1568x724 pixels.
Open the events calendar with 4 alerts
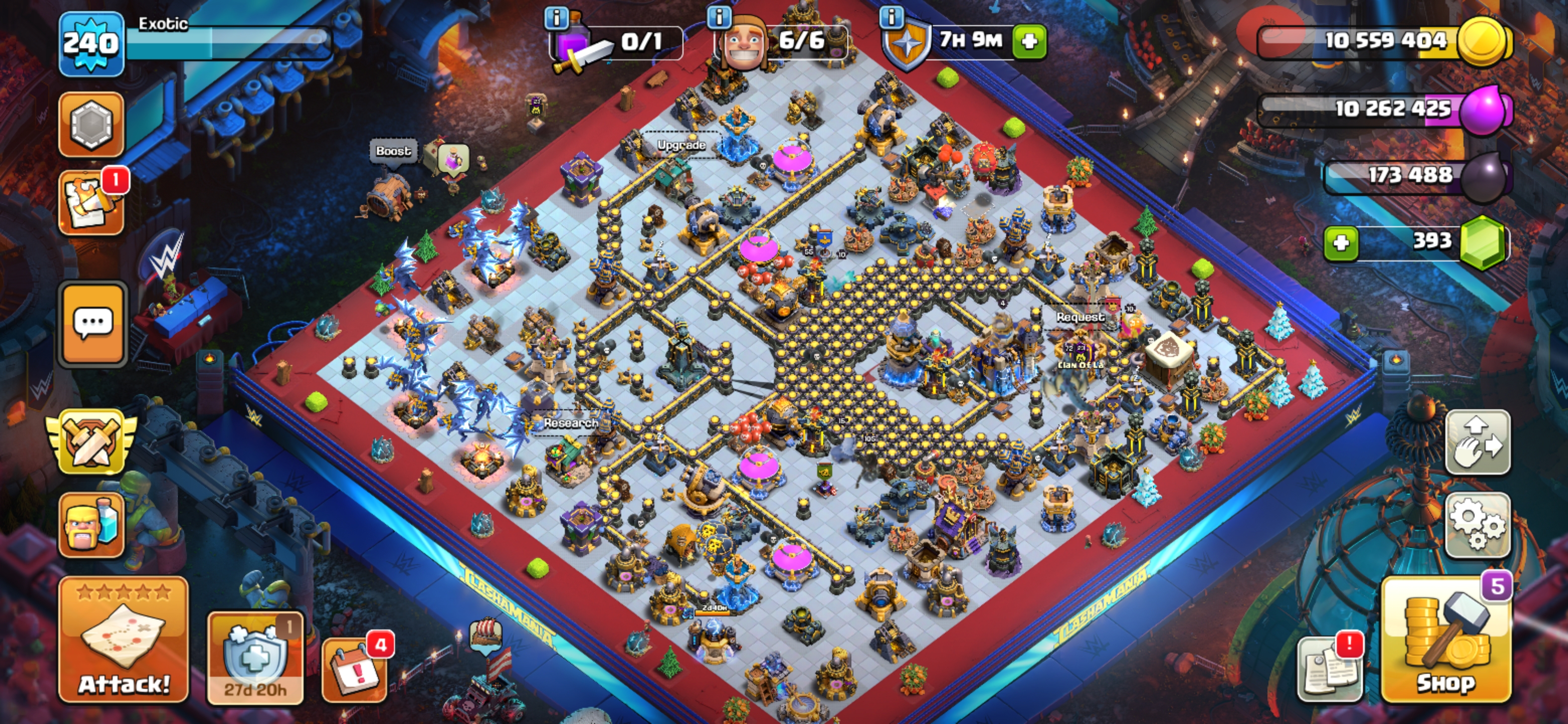click(x=355, y=670)
